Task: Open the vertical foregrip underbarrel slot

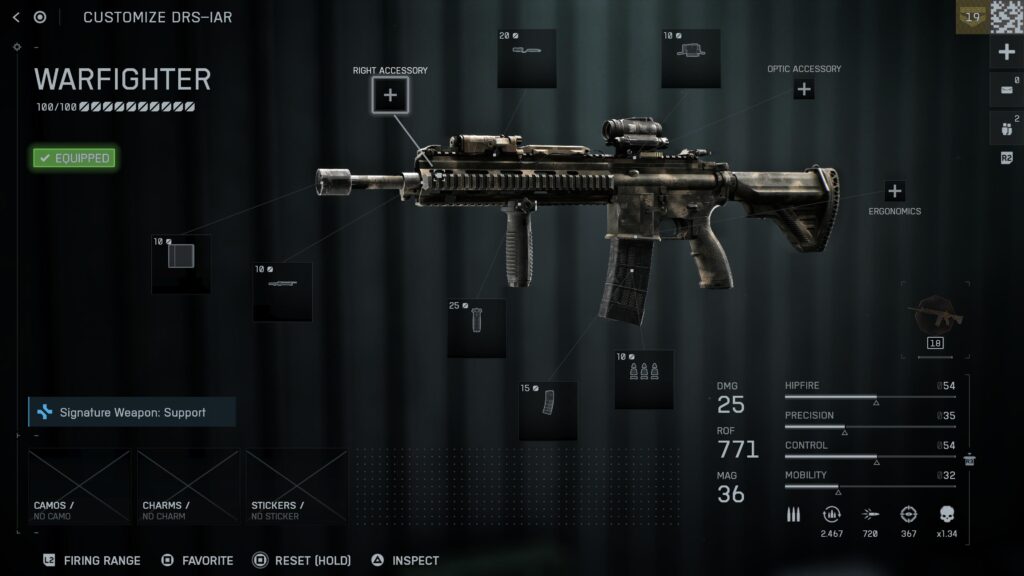Action: pyautogui.click(x=476, y=328)
